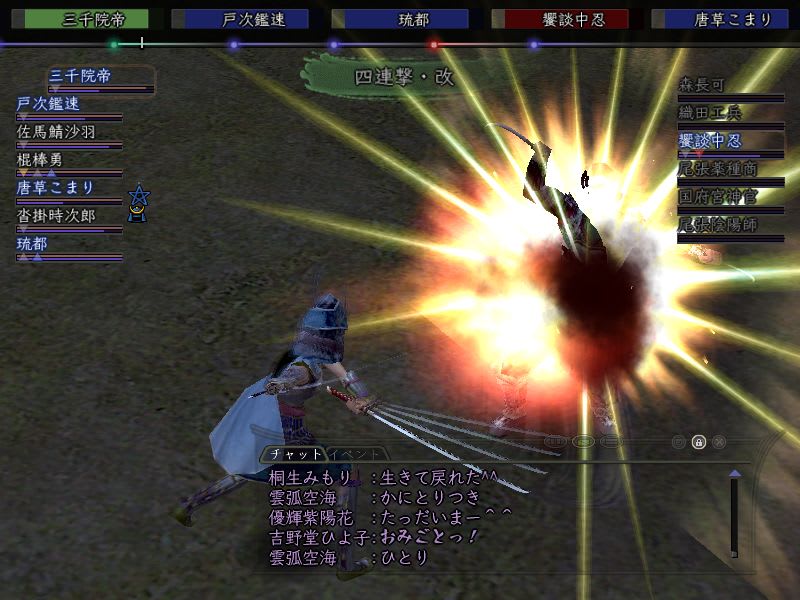This screenshot has width=800, height=600.
Task: Select 唐草こまり in the party list
Action: coord(55,187)
